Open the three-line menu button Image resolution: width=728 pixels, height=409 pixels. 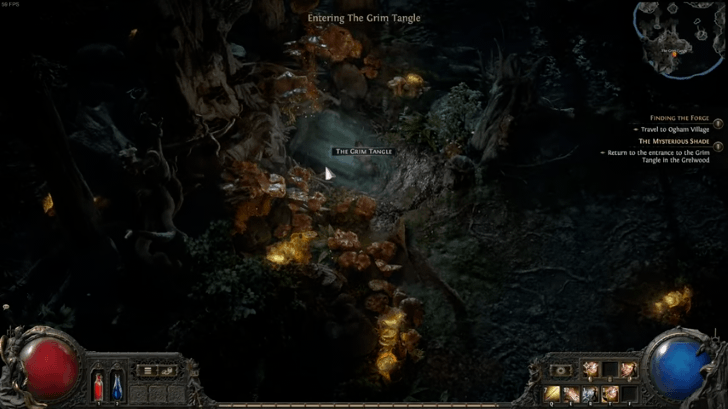(x=148, y=370)
